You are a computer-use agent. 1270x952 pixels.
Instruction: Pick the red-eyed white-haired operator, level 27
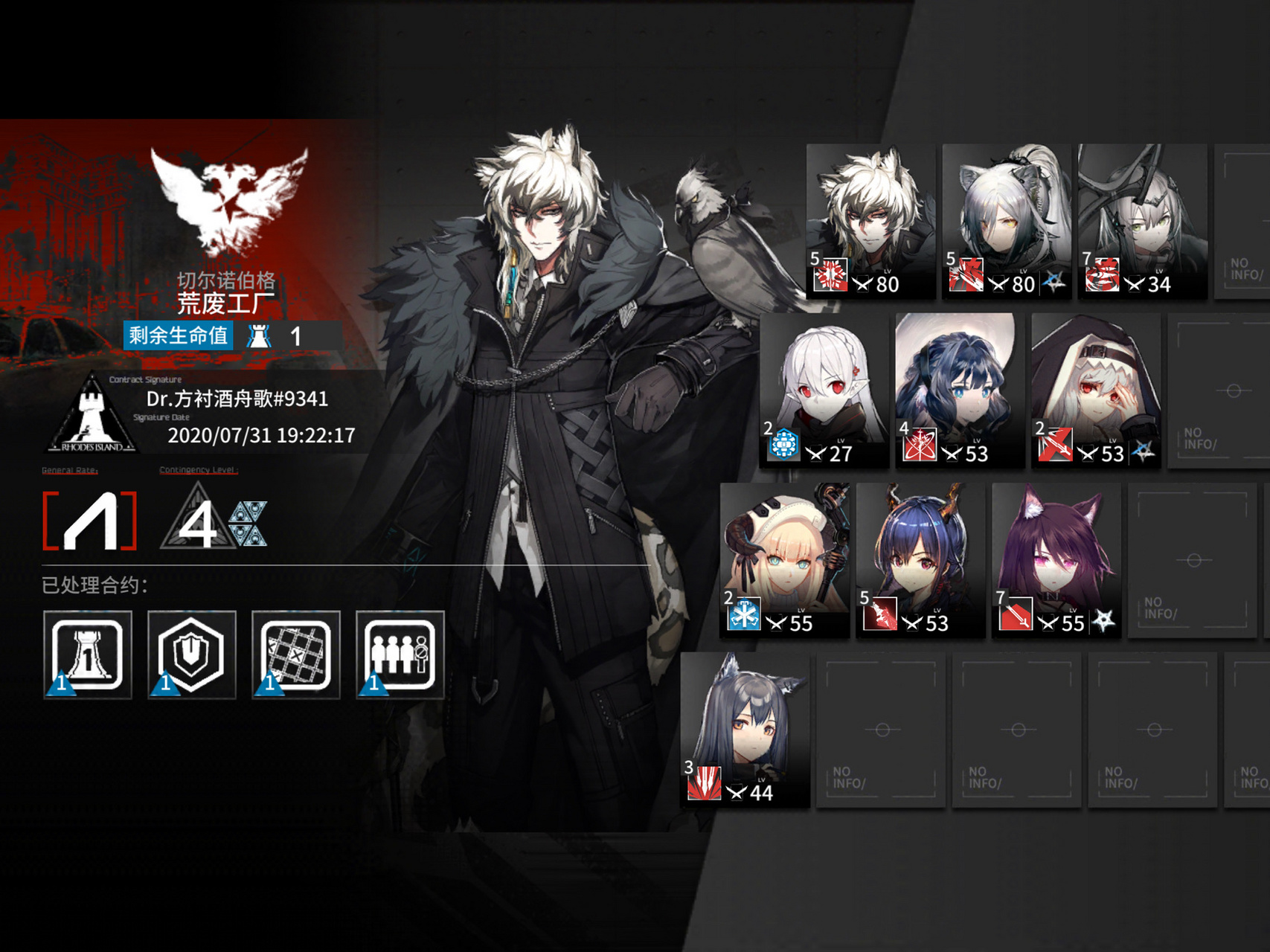824,390
